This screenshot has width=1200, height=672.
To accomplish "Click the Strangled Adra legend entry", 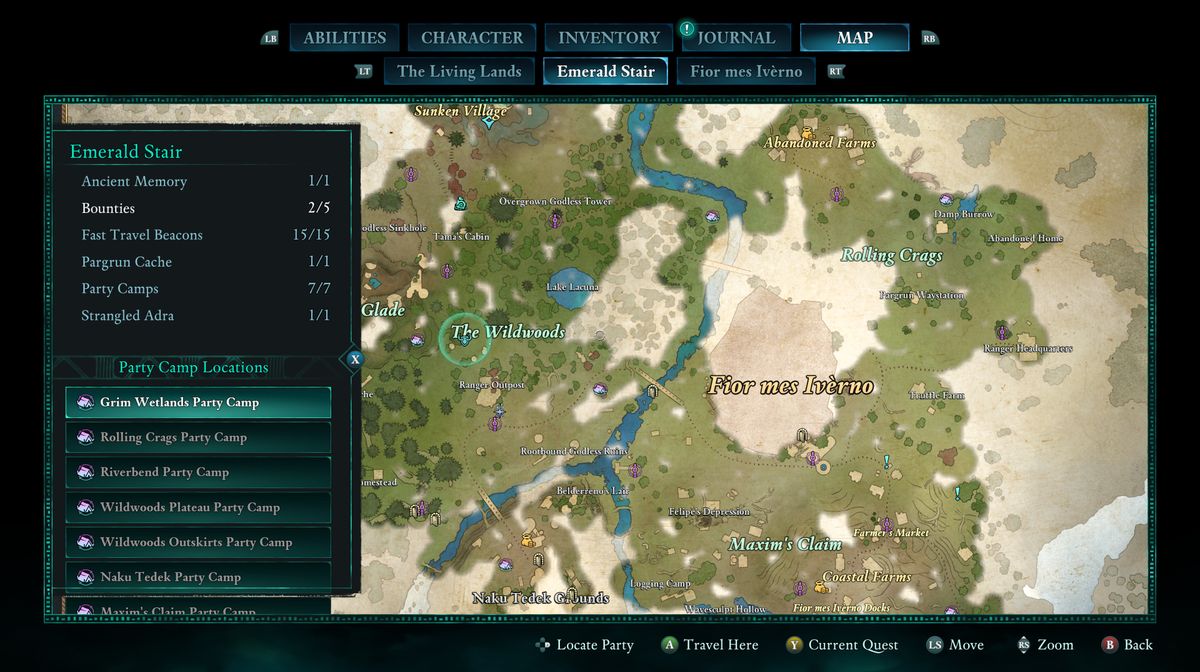I will tap(205, 316).
